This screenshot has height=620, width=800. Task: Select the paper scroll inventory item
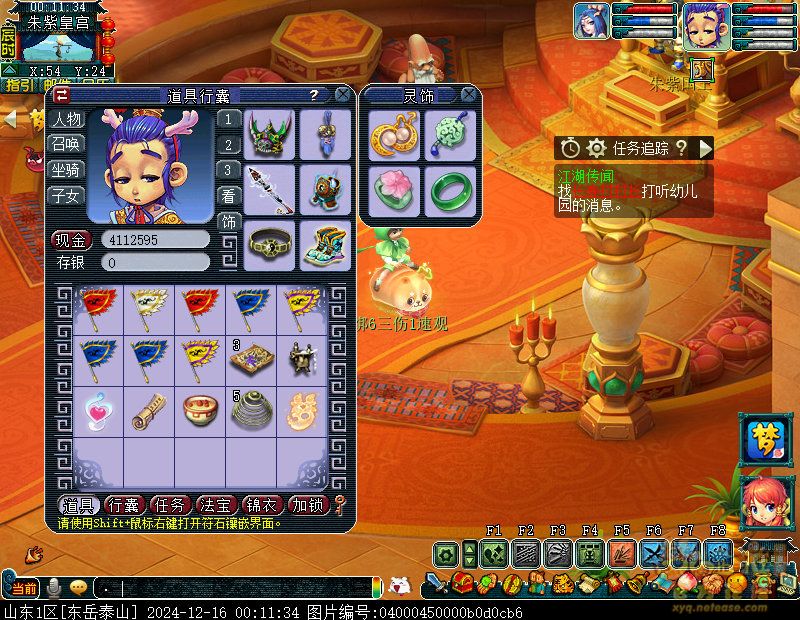148,411
